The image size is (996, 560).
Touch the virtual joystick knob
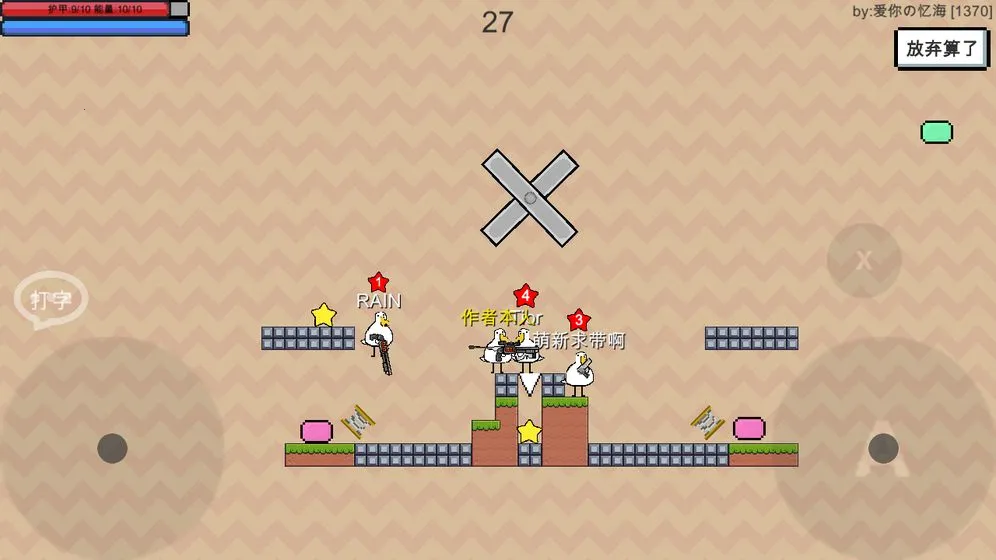(112, 448)
